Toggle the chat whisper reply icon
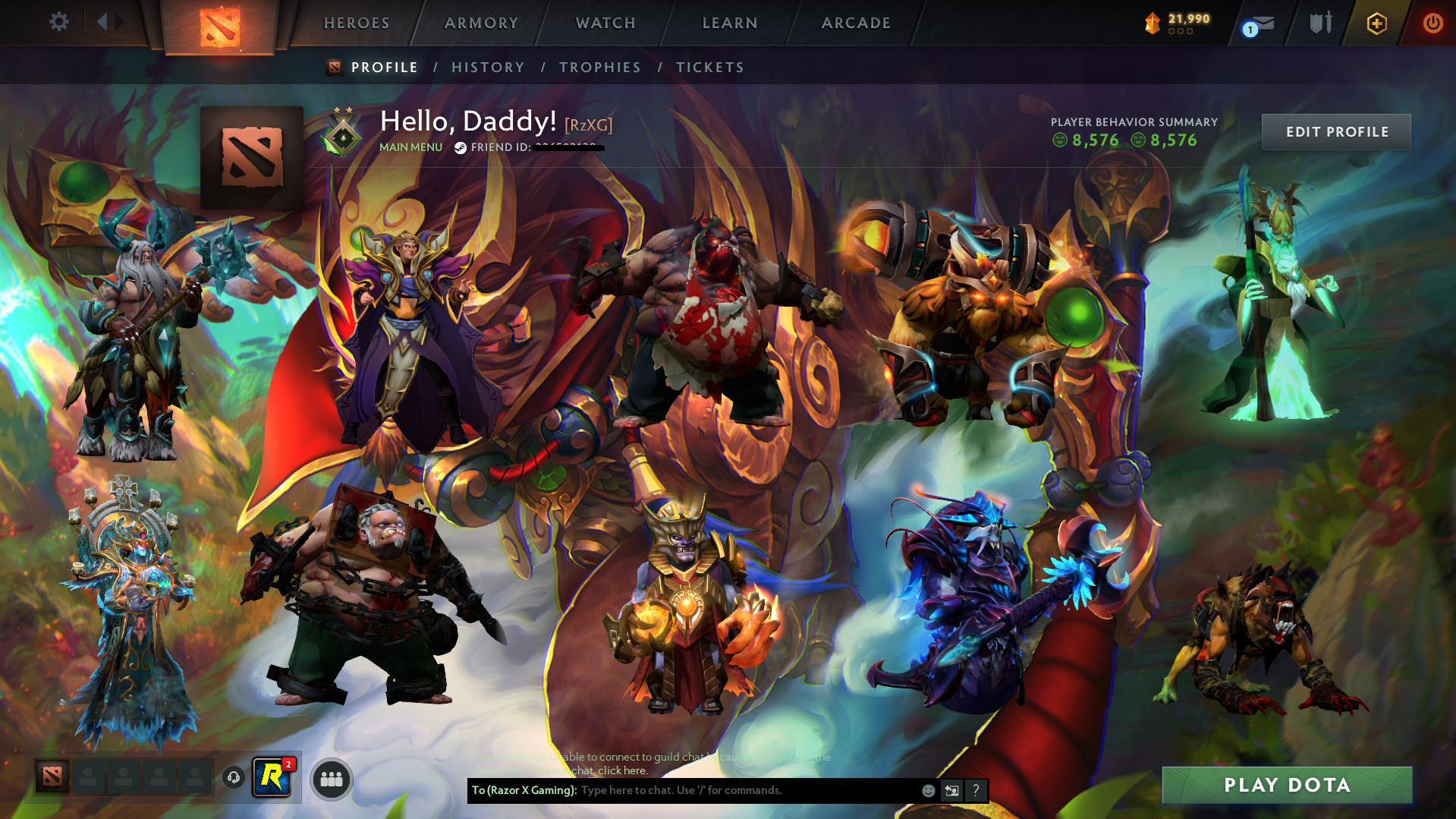Viewport: 1456px width, 819px height. point(952,790)
